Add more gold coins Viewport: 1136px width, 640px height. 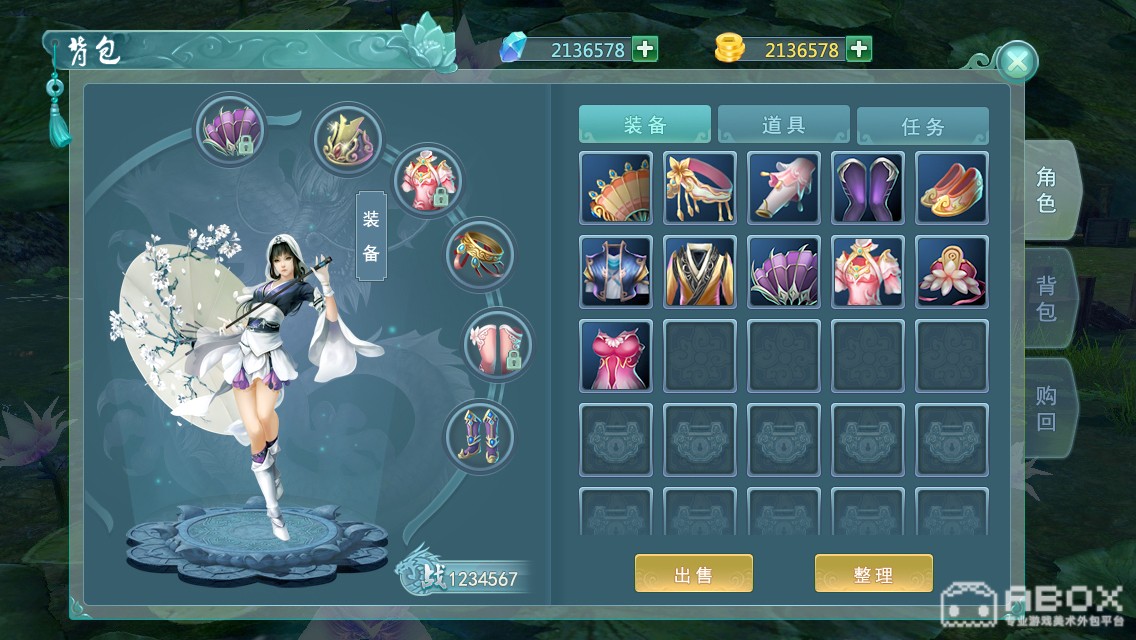coord(858,49)
